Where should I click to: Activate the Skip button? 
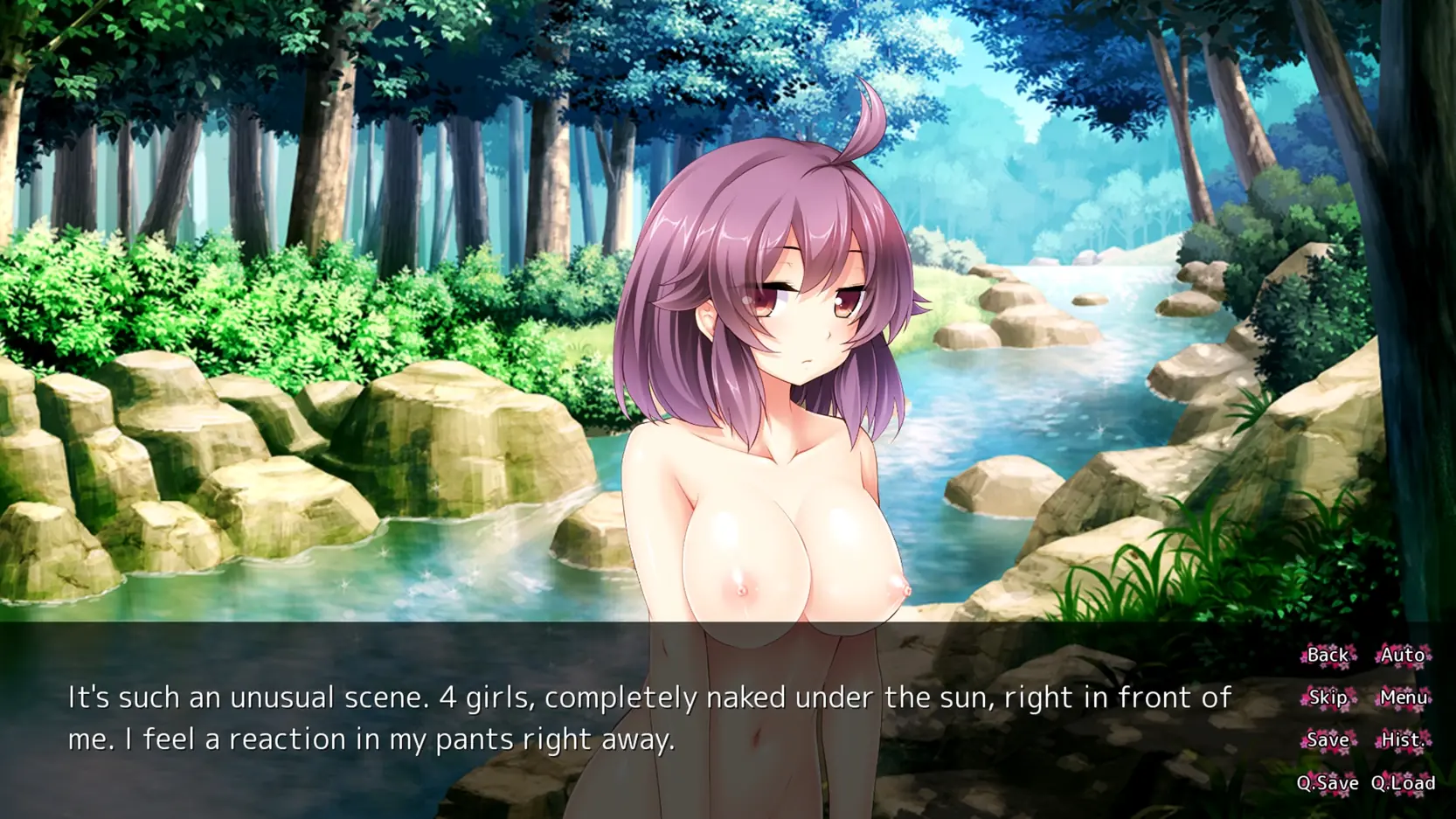(x=1327, y=698)
